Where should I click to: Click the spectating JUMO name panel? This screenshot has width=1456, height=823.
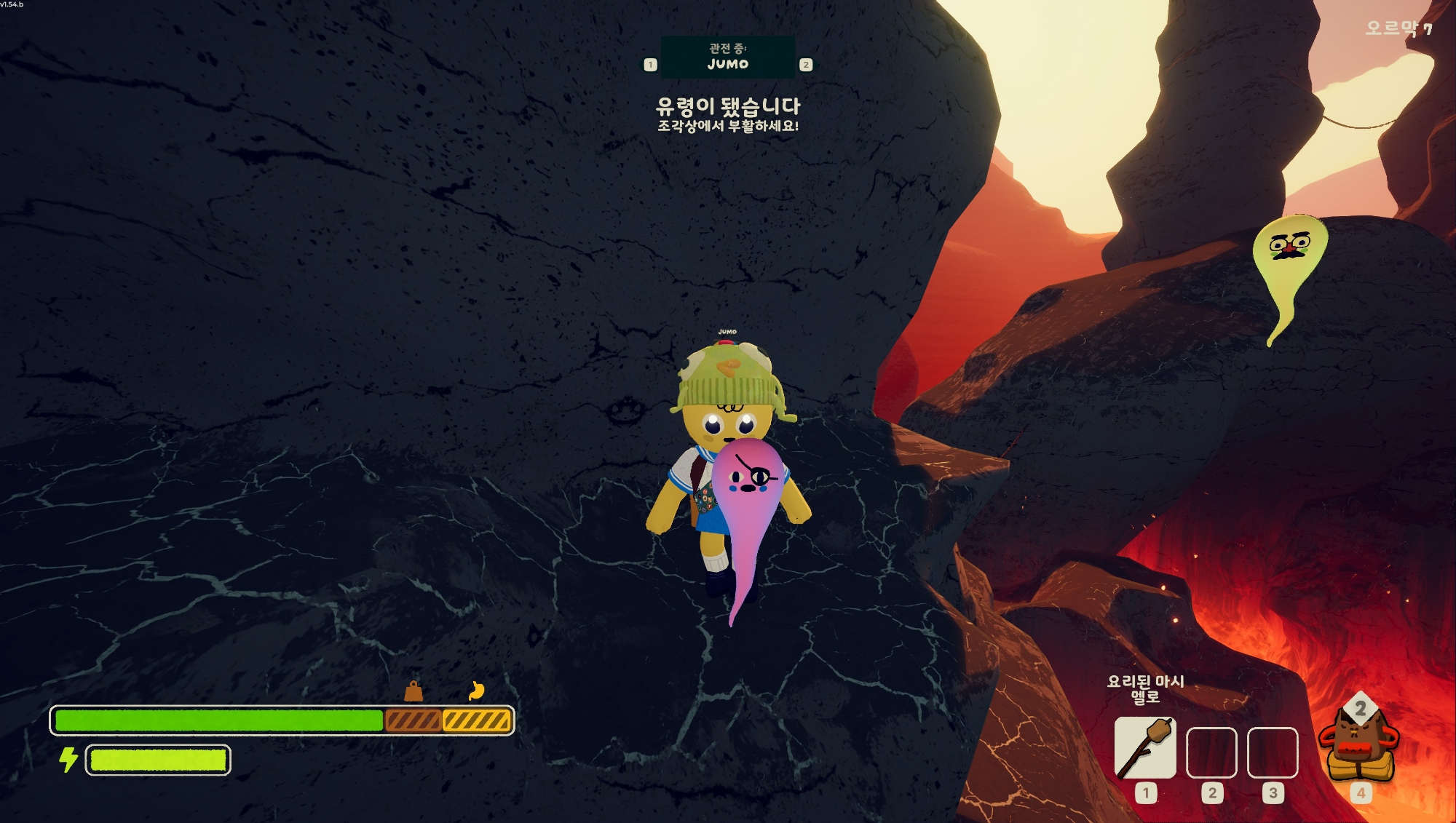[x=727, y=57]
